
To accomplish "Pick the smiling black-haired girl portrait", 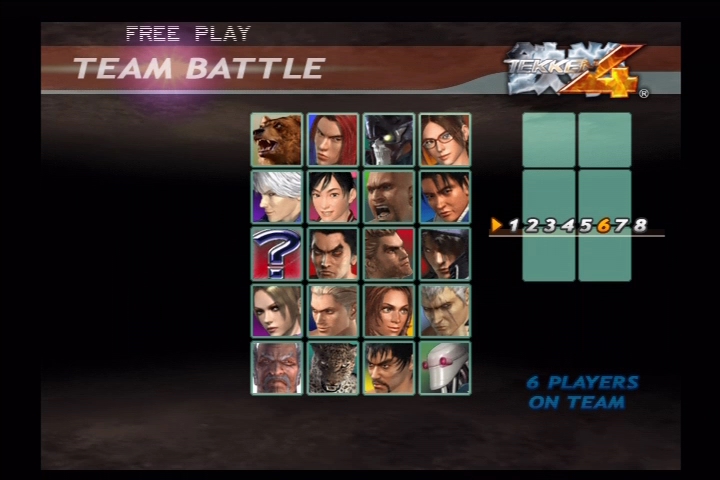I will [332, 197].
